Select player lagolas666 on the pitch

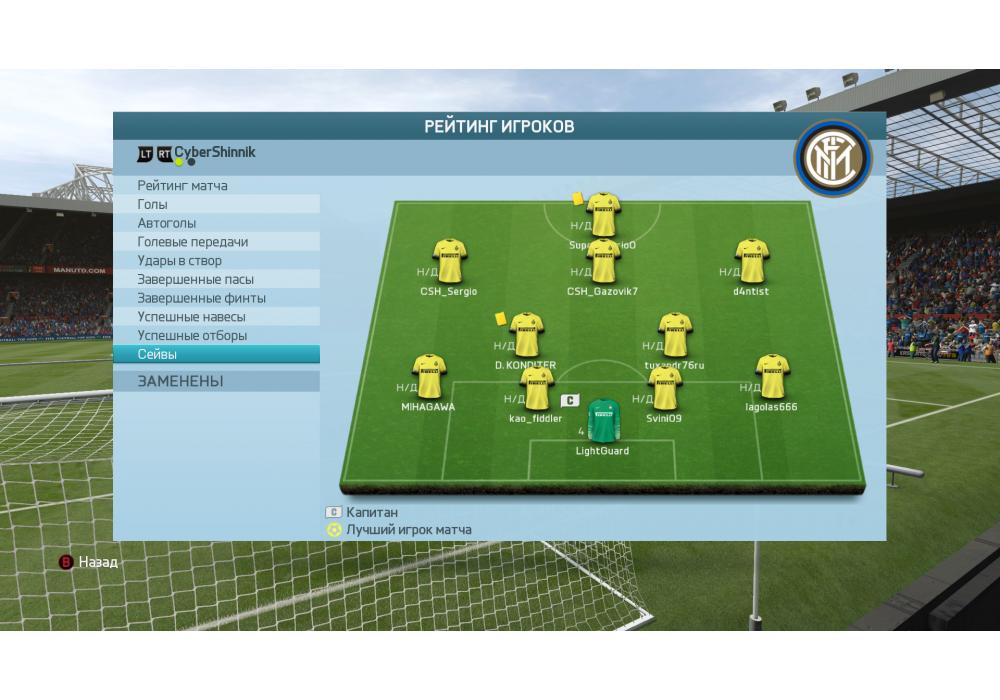(x=771, y=377)
